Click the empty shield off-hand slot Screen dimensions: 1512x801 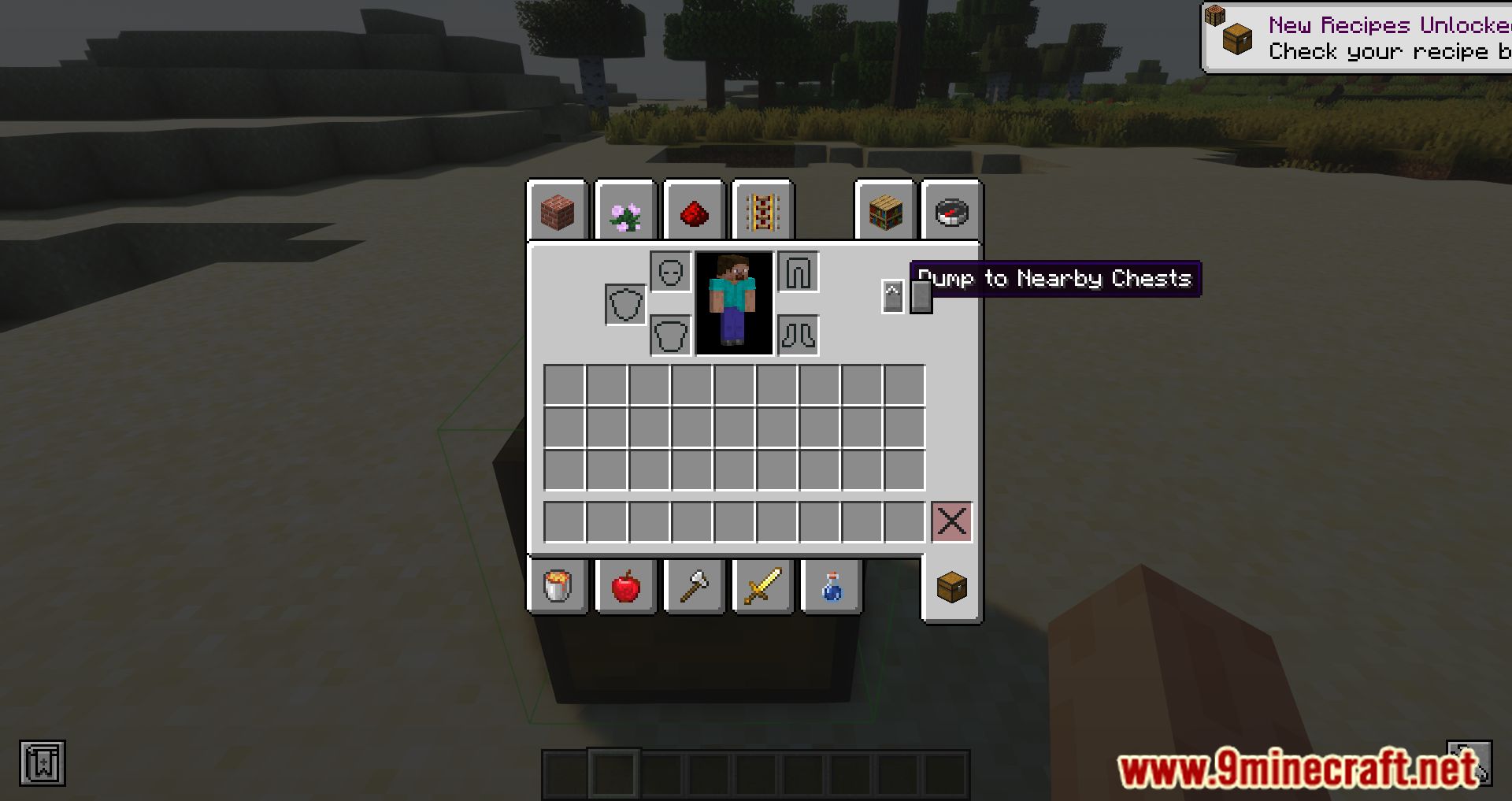(624, 305)
